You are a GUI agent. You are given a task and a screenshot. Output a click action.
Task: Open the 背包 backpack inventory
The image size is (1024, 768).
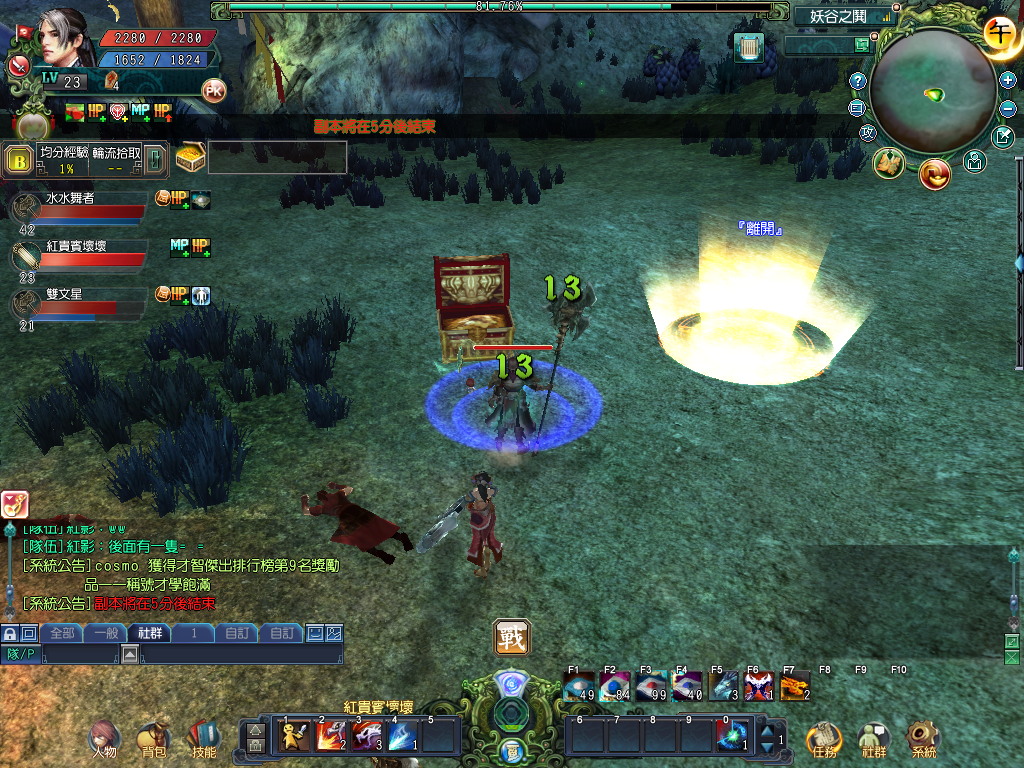[x=153, y=739]
